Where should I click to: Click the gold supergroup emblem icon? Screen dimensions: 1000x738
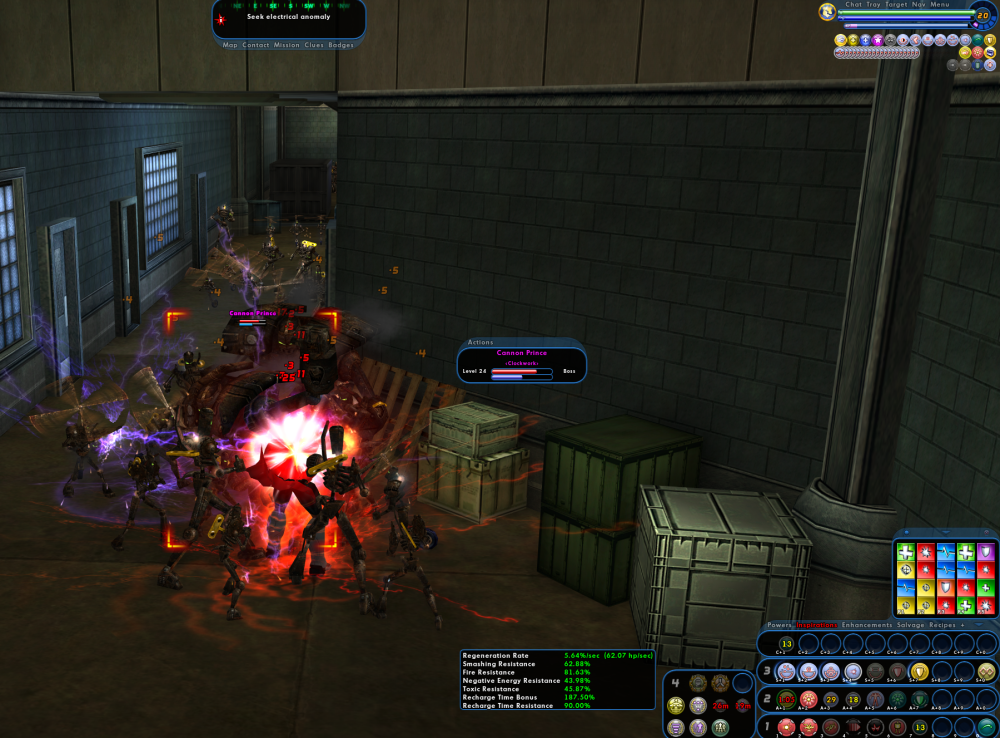[828, 12]
